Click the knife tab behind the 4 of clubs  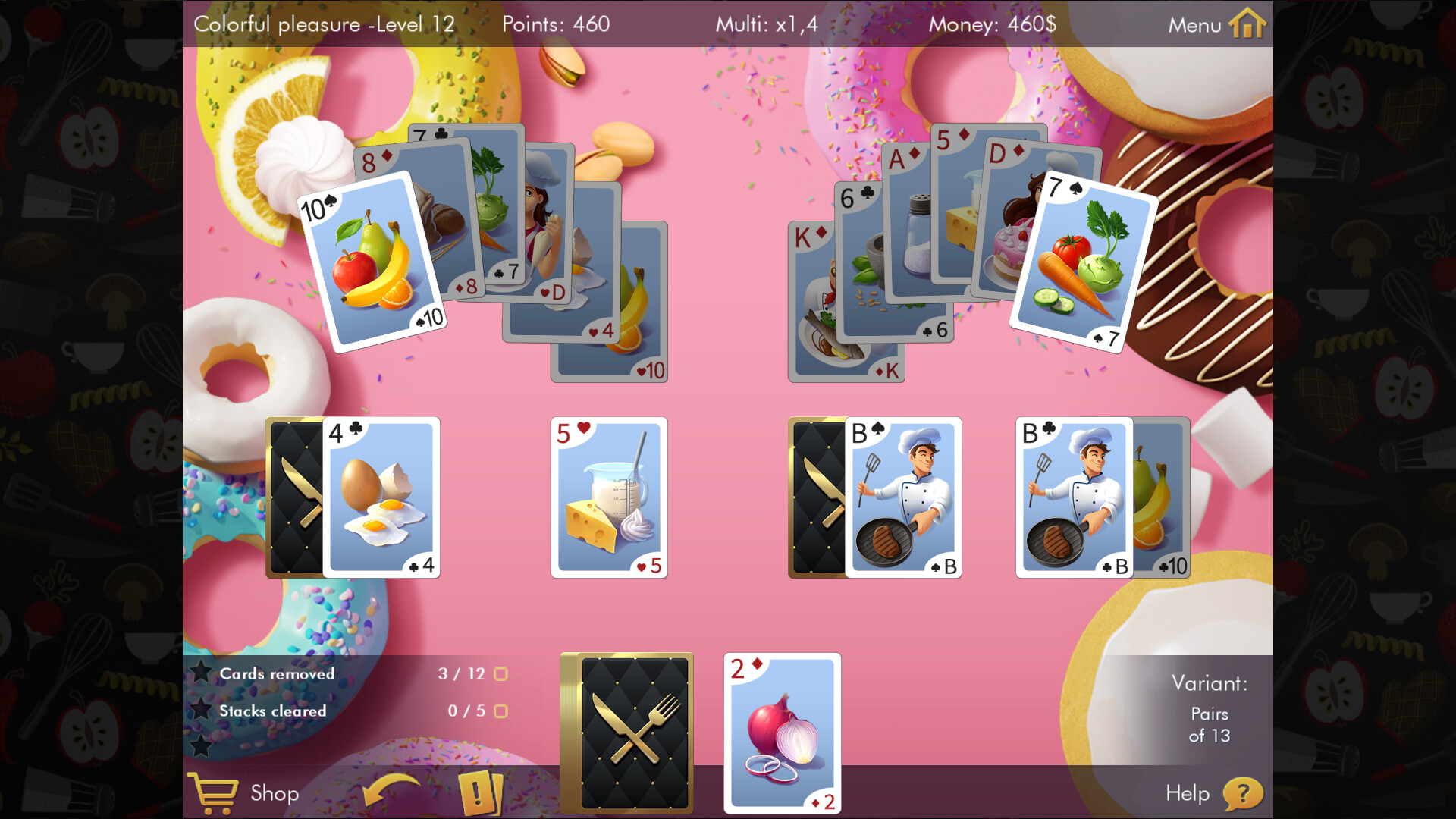coord(296,497)
